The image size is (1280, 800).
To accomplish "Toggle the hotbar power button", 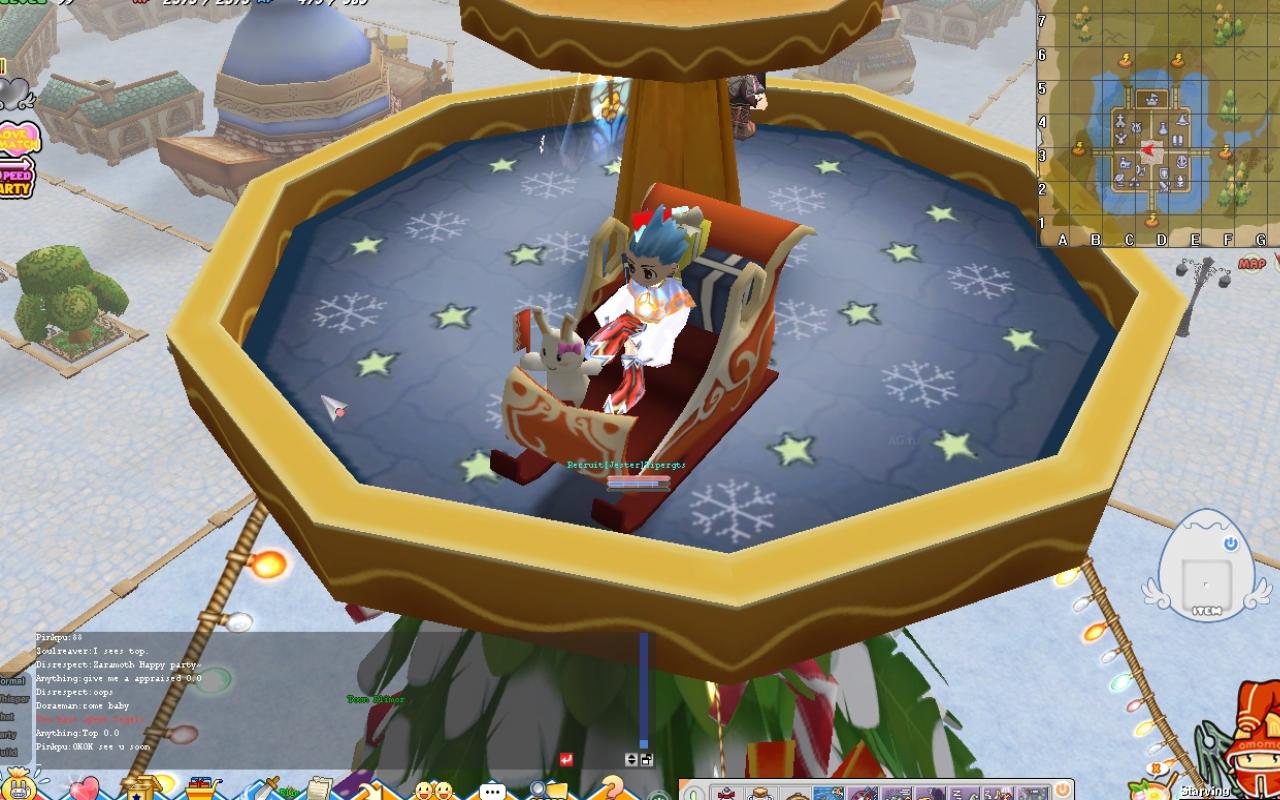I will pyautogui.click(x=1061, y=790).
